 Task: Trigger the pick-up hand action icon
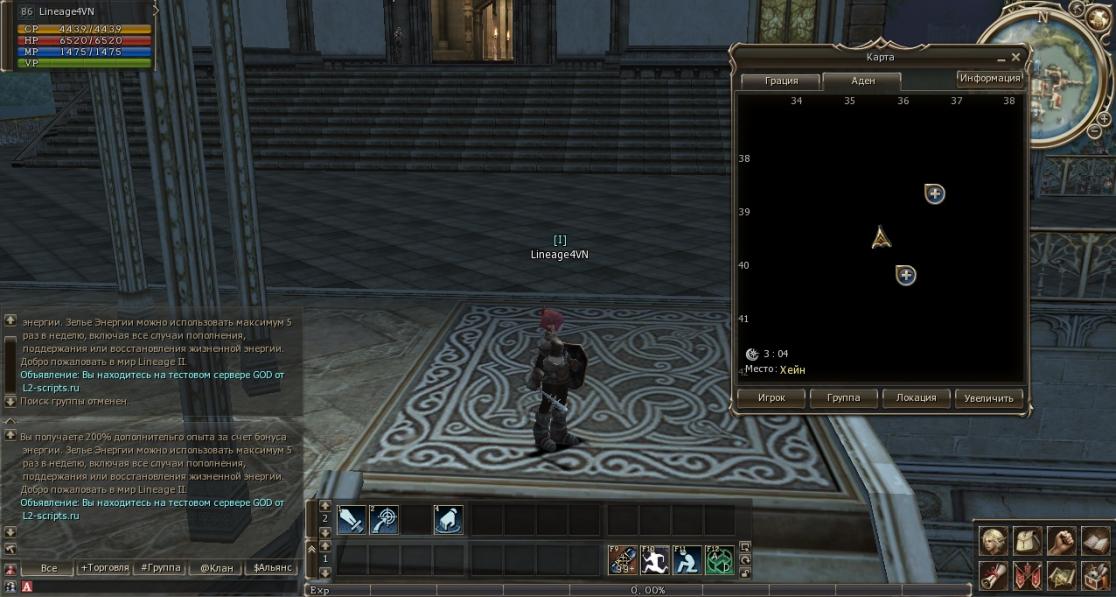[448, 520]
